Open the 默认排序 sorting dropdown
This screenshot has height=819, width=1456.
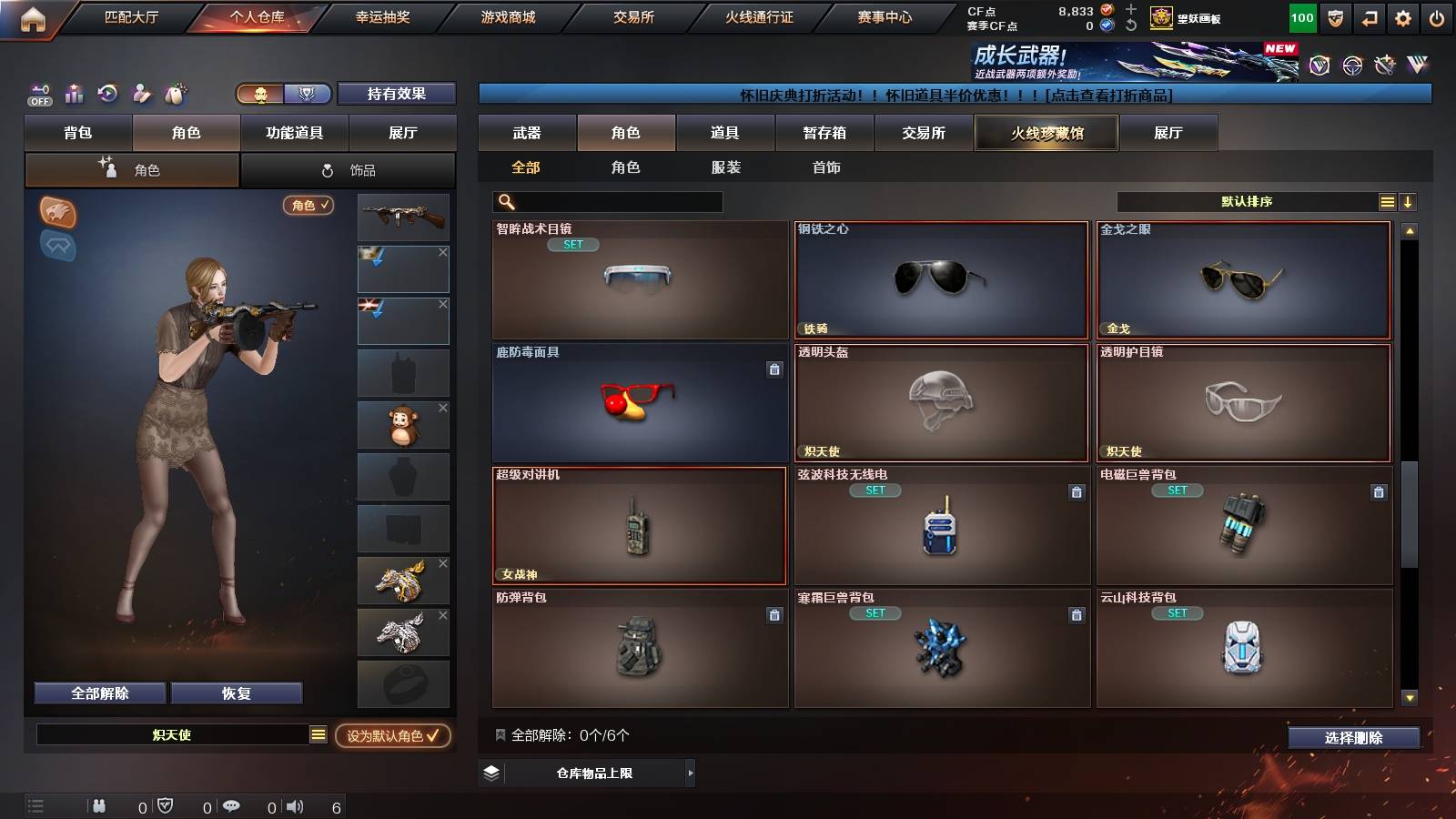[1247, 201]
